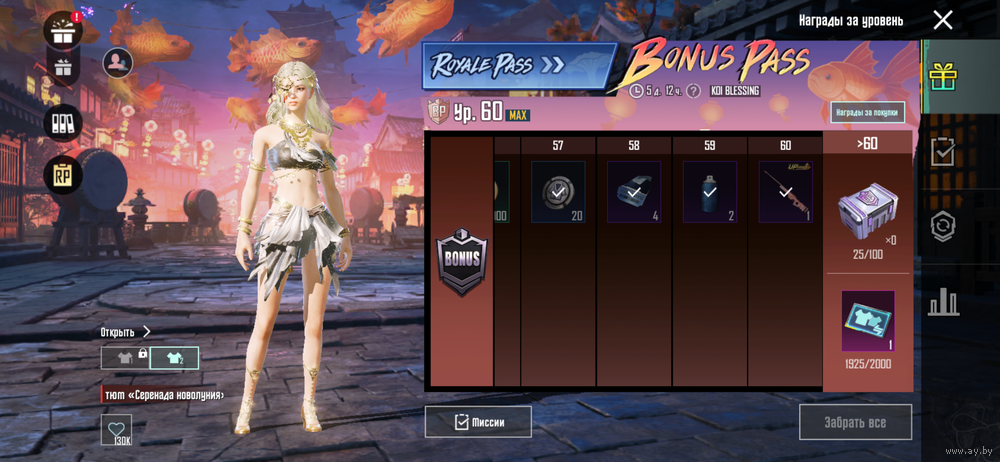Select the level 58 reward item
This screenshot has height=462, width=1000.
[634, 191]
